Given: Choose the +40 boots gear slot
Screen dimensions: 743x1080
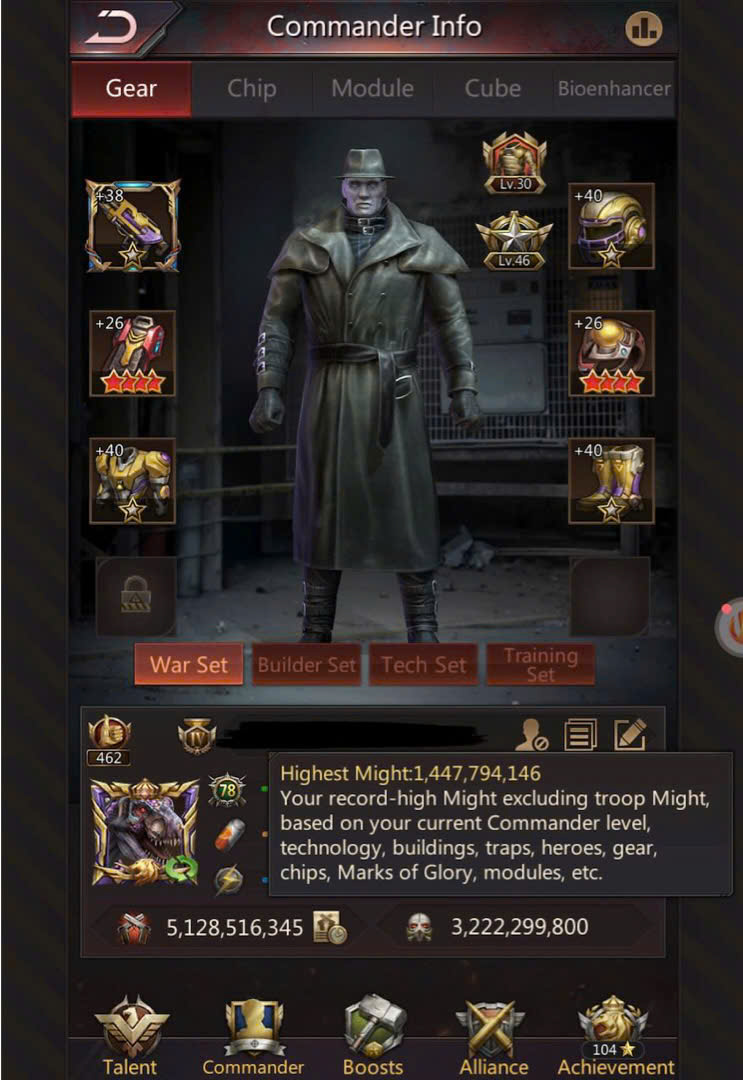Looking at the screenshot, I should point(611,481).
